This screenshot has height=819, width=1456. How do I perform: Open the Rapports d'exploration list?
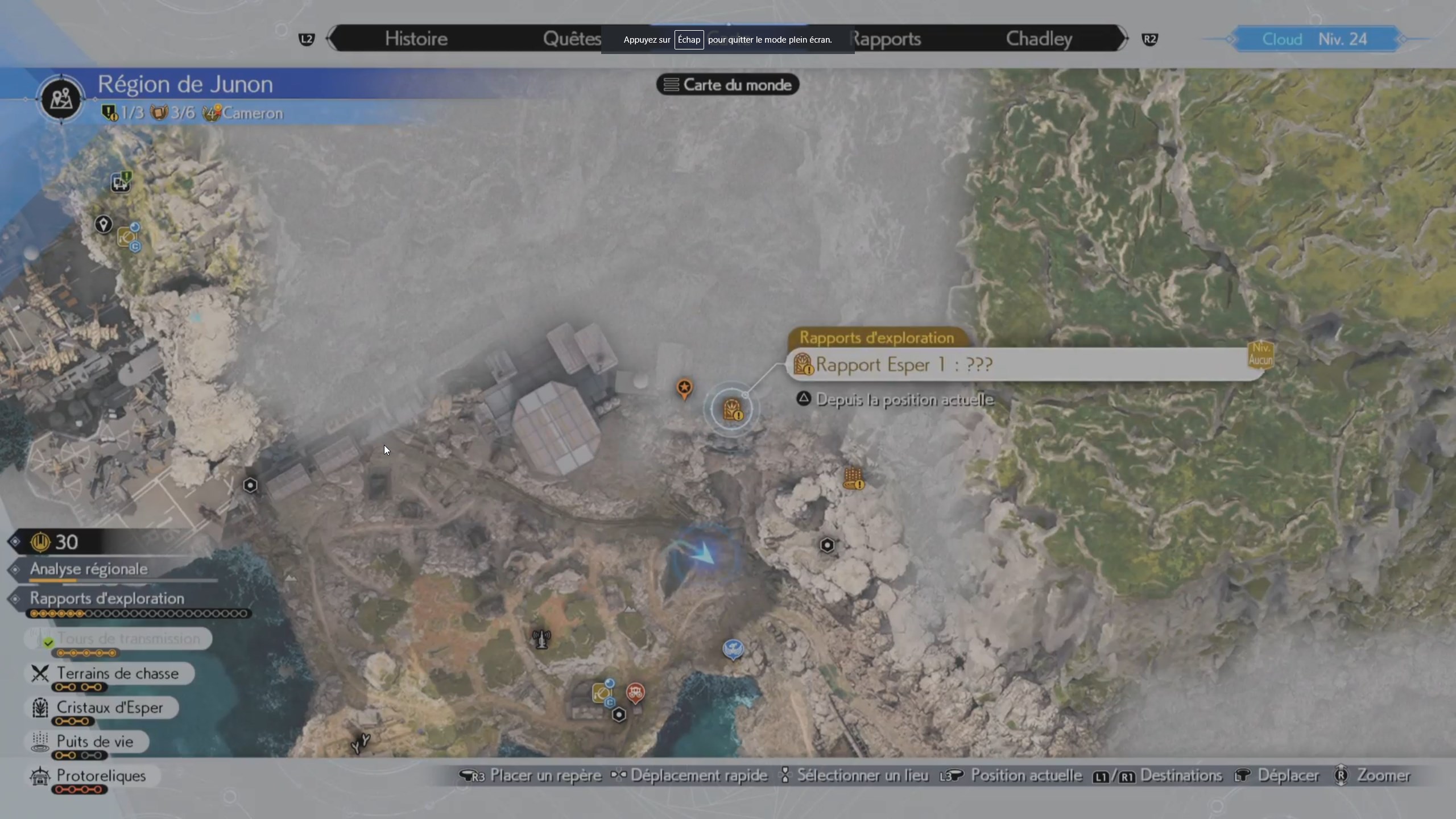107,598
